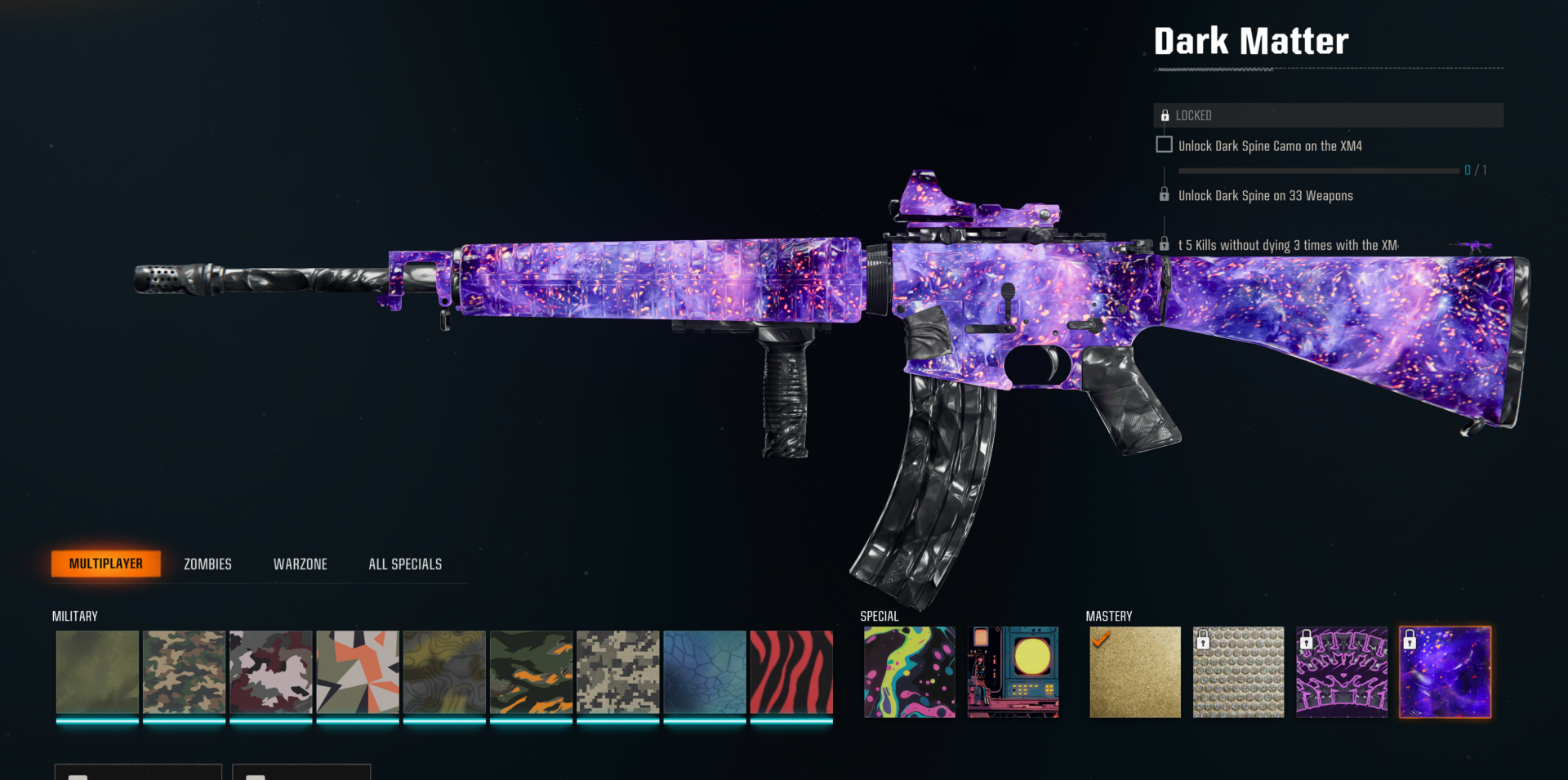This screenshot has width=1568, height=780.
Task: Choose the locked Dark Spine mastery camo
Action: [1342, 672]
